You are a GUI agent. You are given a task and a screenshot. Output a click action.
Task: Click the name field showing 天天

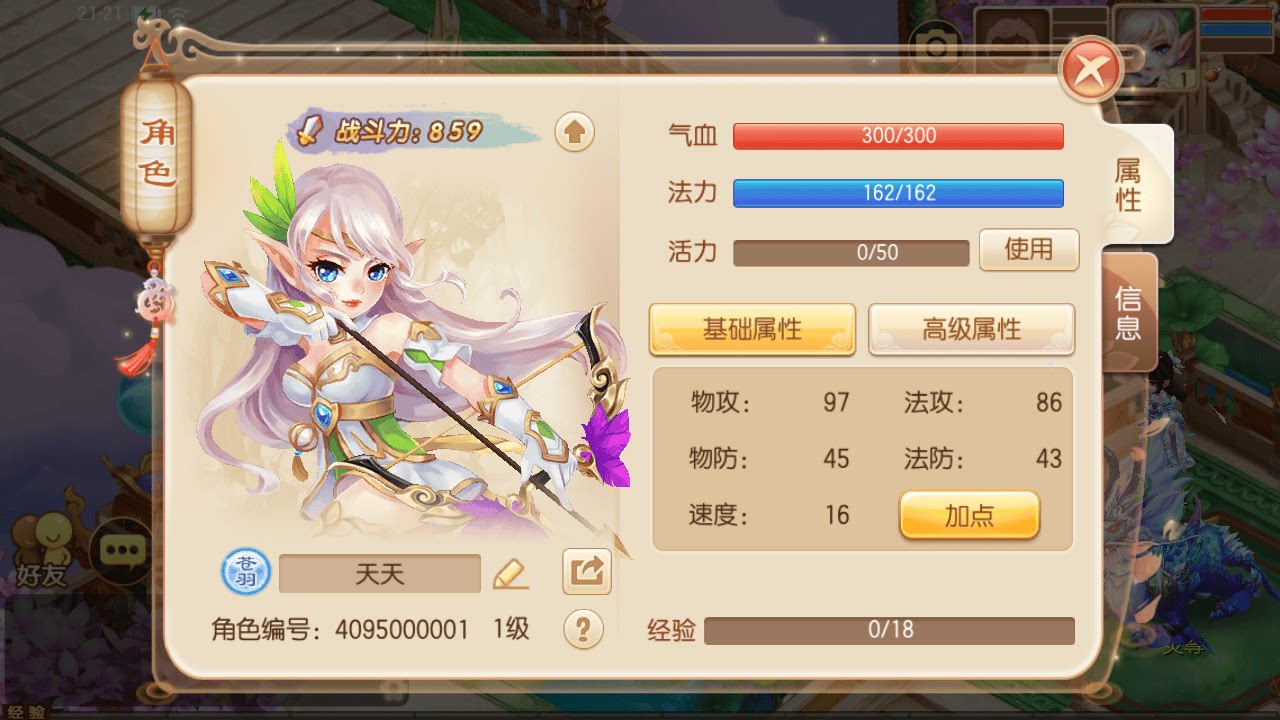point(378,571)
